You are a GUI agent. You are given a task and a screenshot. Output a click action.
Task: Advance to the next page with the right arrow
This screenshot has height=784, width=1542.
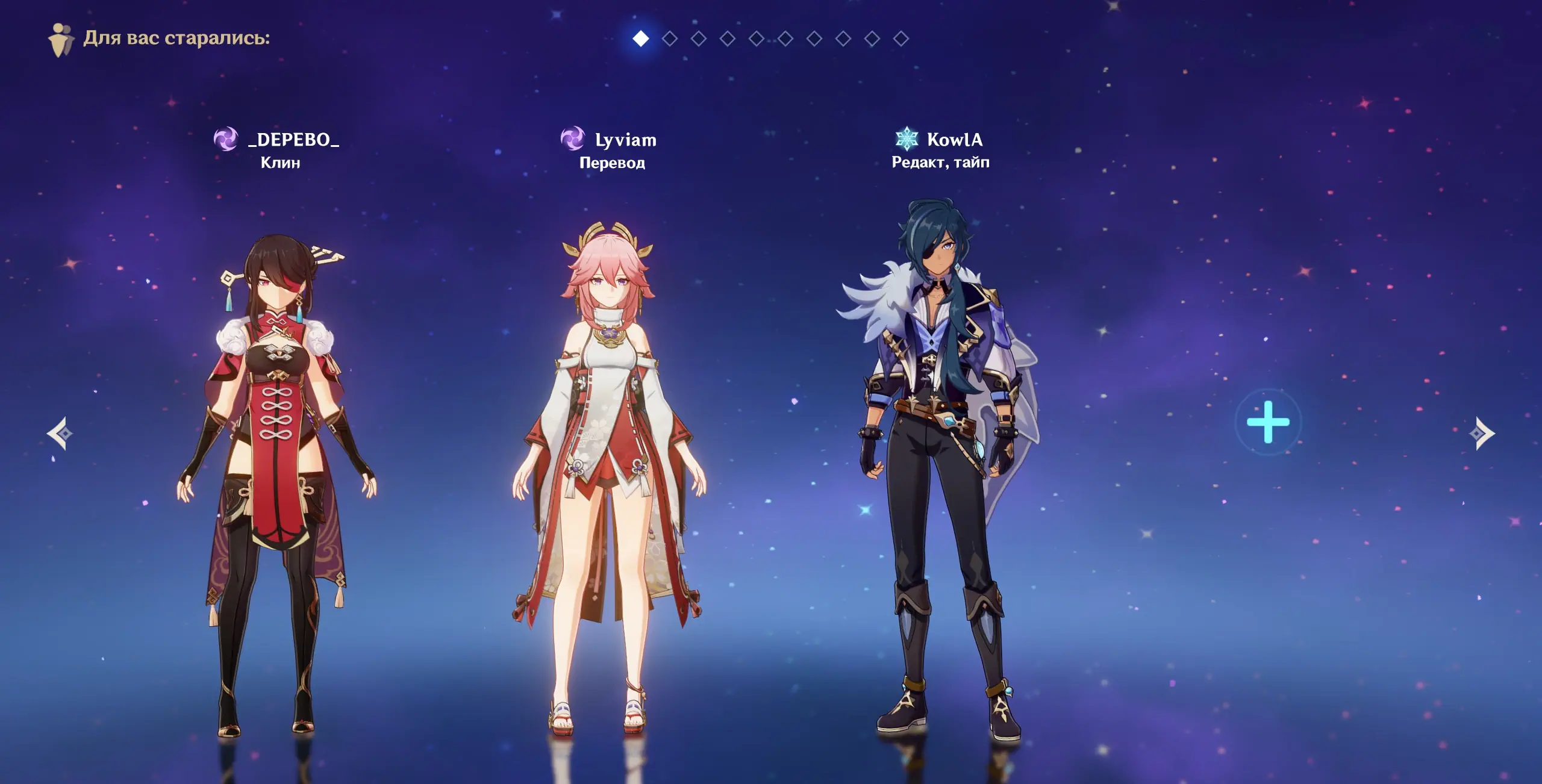(1482, 433)
